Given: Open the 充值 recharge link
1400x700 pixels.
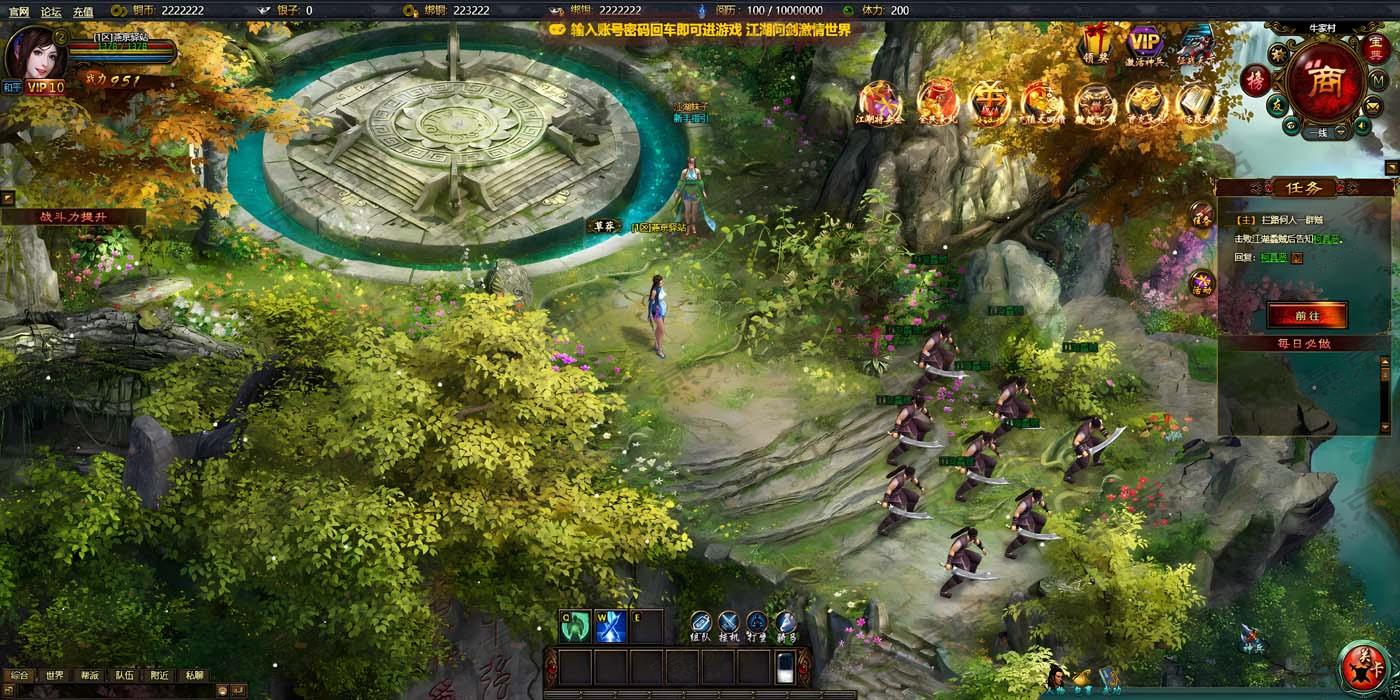Looking at the screenshot, I should tap(83, 12).
